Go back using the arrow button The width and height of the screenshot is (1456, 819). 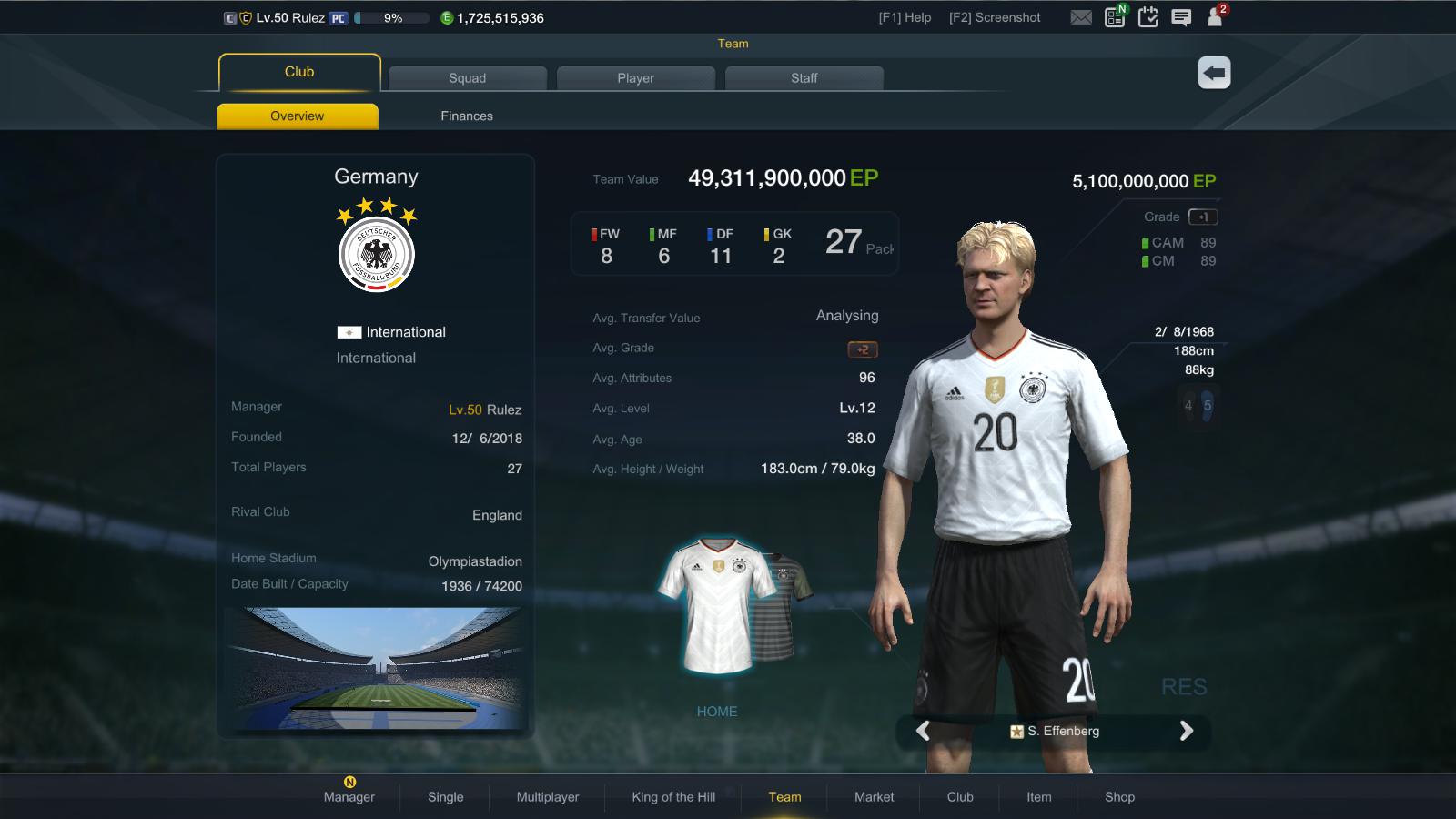pyautogui.click(x=1214, y=73)
